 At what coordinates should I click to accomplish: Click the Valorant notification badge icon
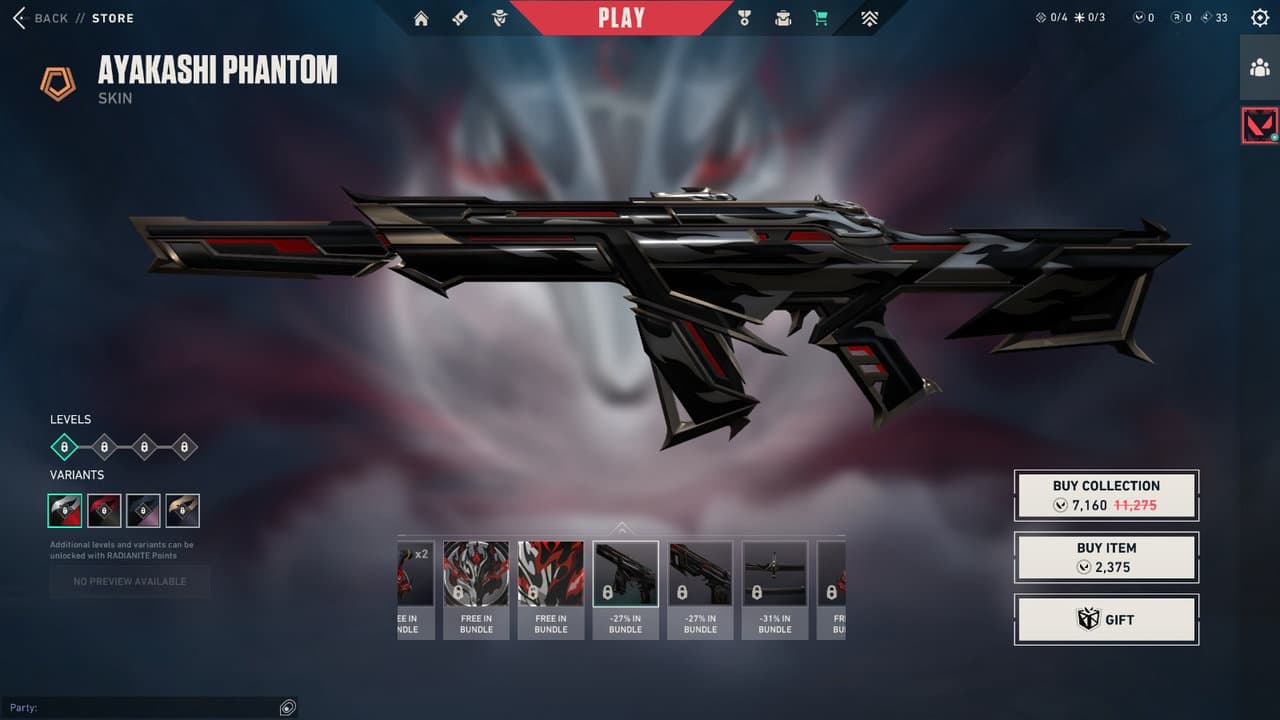coord(1258,126)
